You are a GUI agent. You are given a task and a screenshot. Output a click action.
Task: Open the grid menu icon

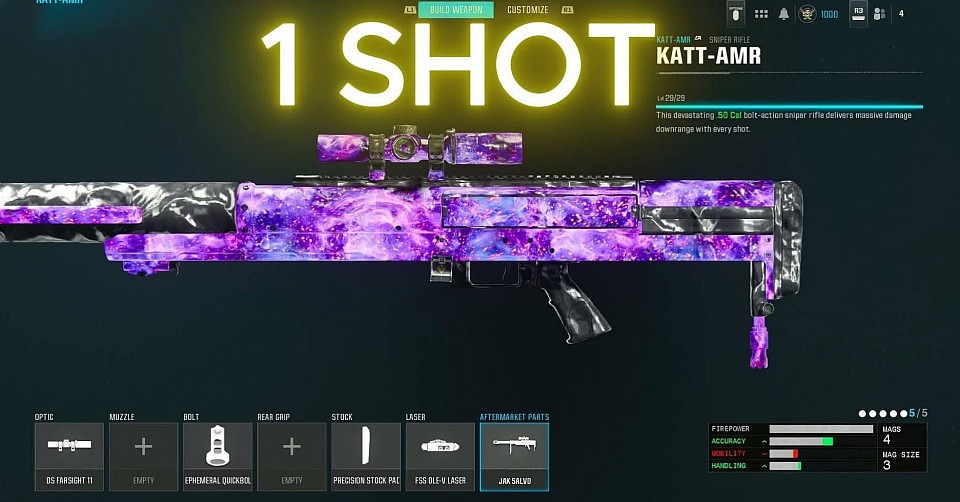(x=761, y=14)
